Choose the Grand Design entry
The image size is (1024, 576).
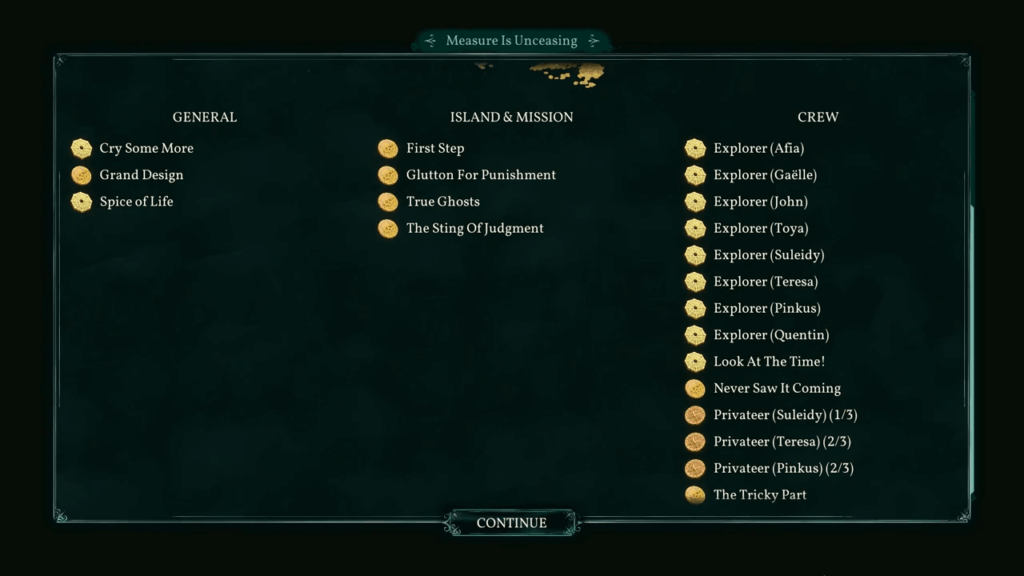click(141, 175)
